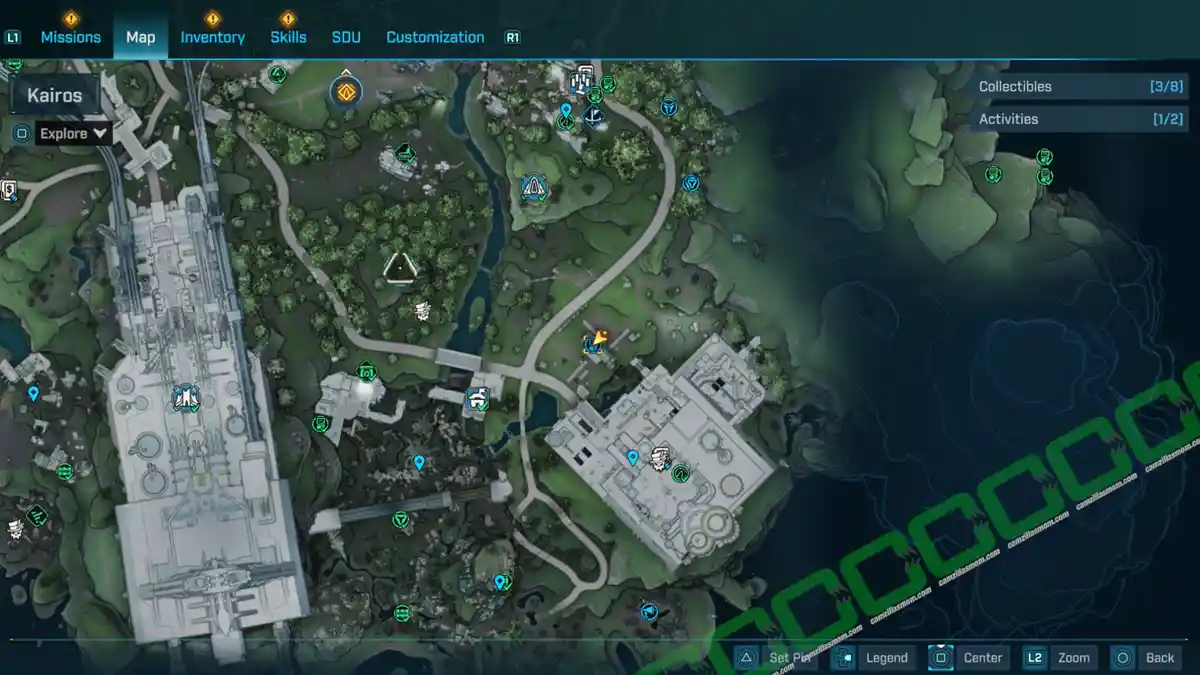Image resolution: width=1200 pixels, height=675 pixels.
Task: Go to the Skills tab
Action: tap(288, 37)
